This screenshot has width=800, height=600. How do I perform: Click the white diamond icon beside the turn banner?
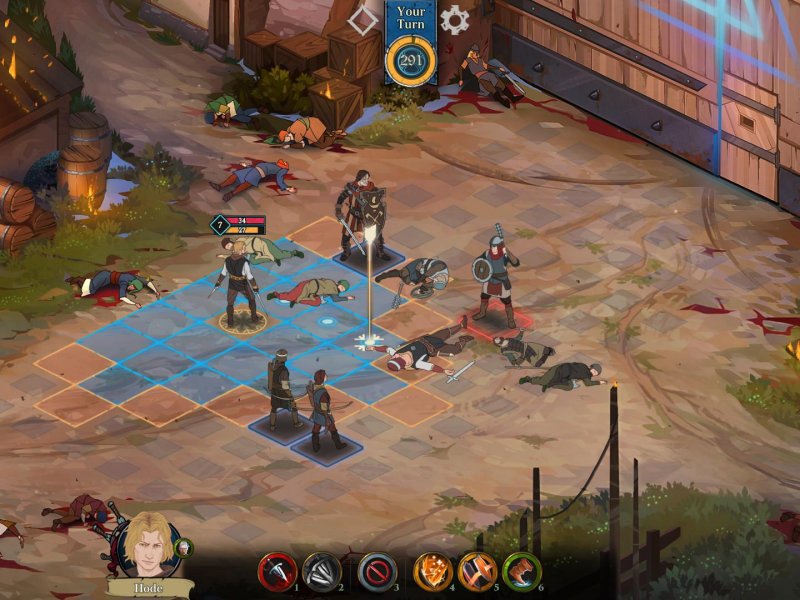point(363,19)
